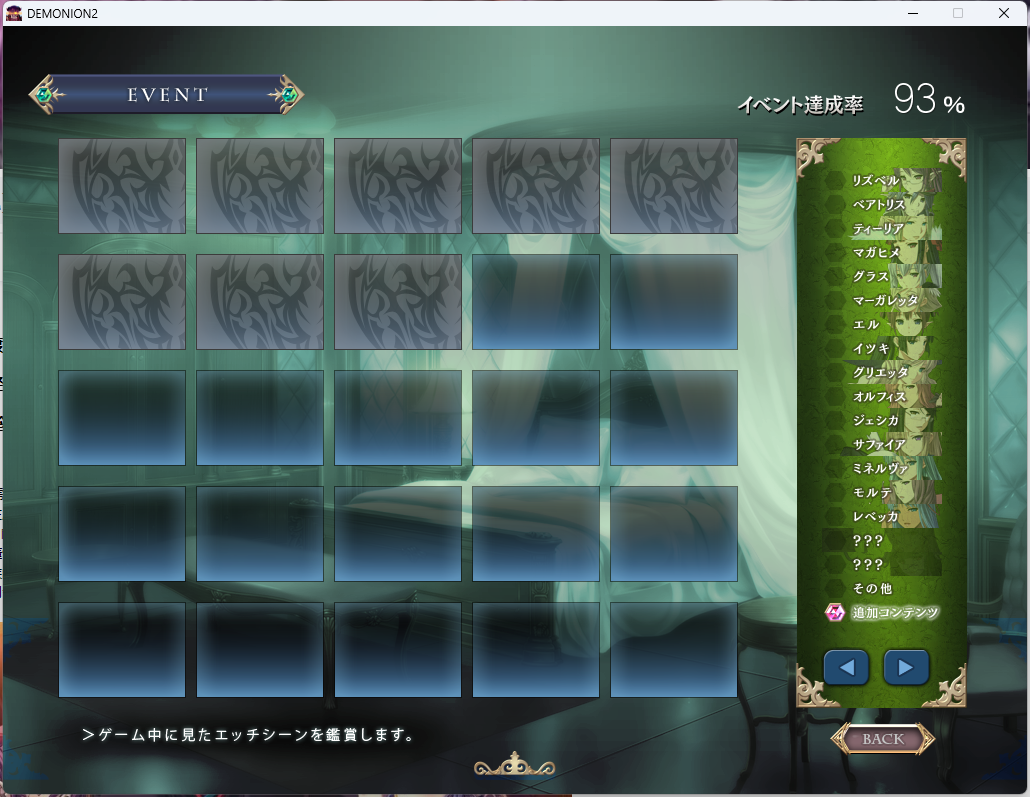The height and width of the screenshot is (797, 1030).
Task: Choose レベッカ from the character list
Action: (876, 517)
